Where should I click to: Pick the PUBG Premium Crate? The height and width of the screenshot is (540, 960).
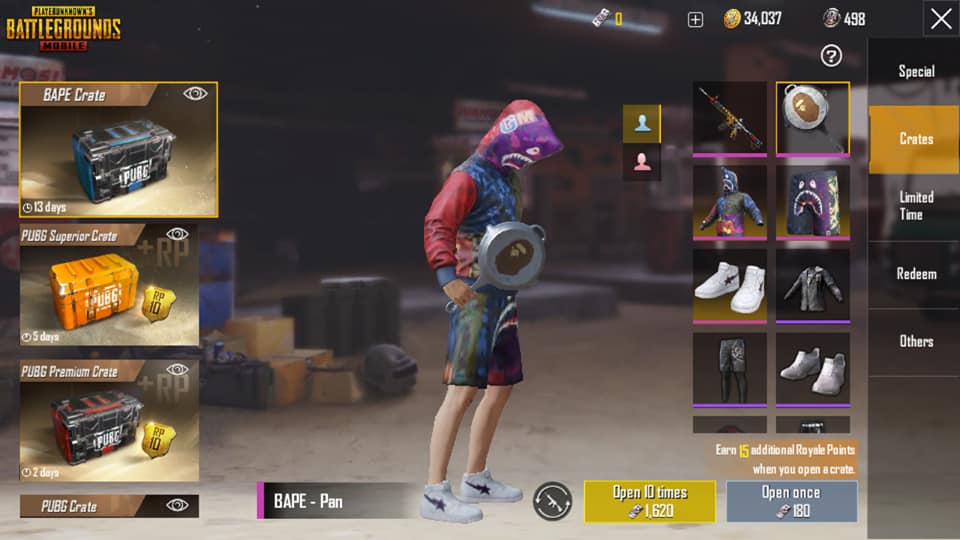point(109,421)
